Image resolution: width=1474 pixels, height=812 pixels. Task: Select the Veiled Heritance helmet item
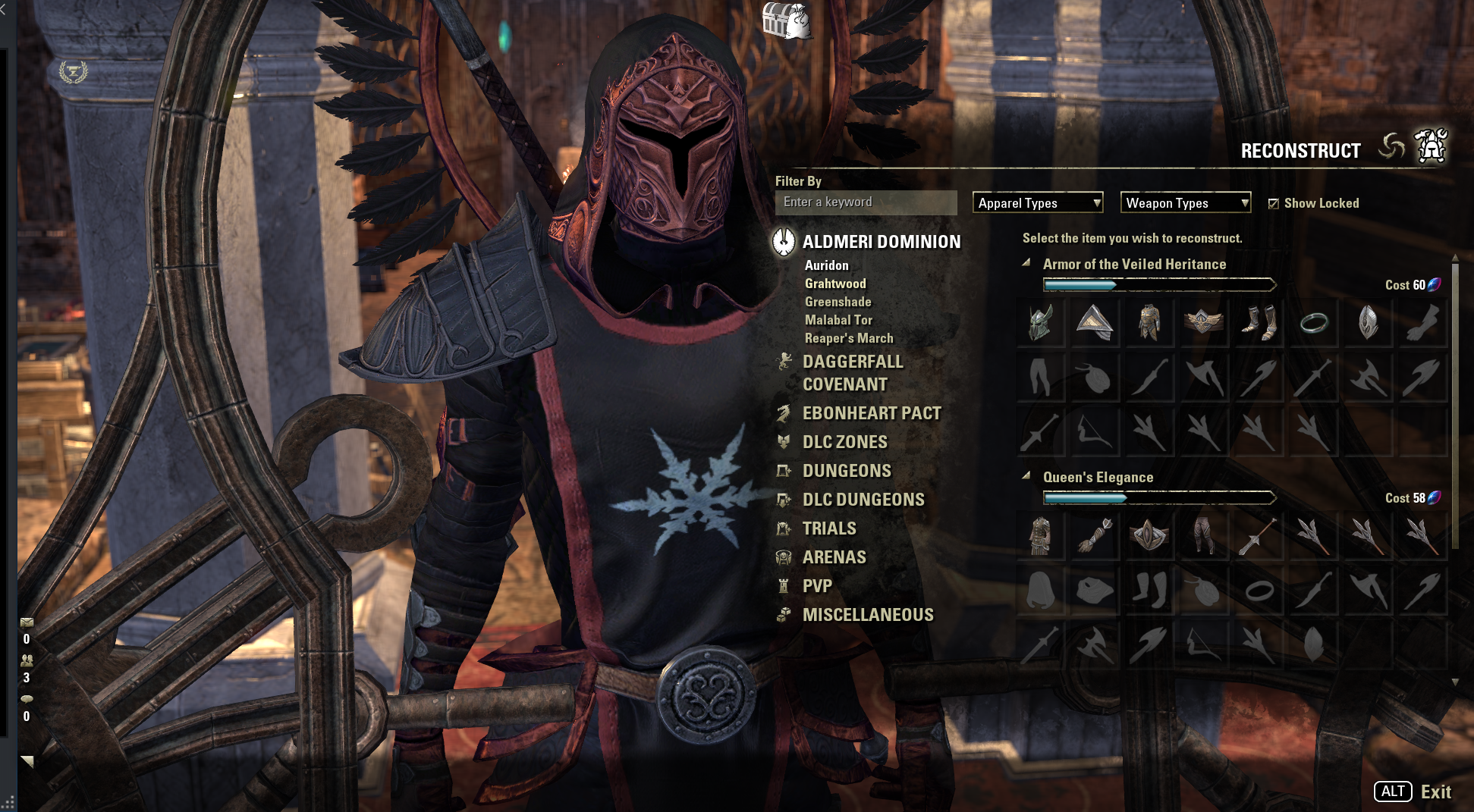tap(1040, 322)
